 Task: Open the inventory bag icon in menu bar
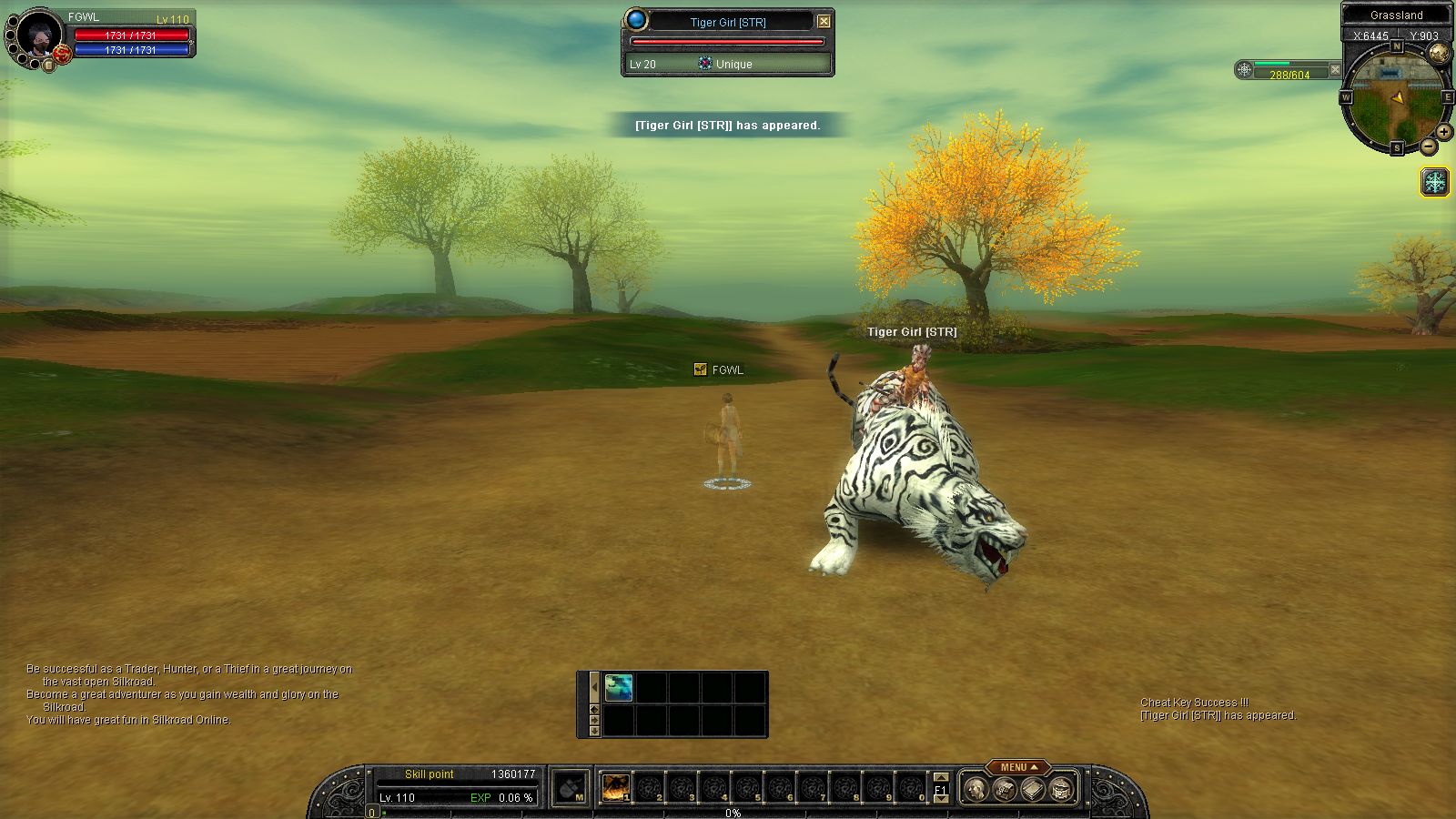tap(1004, 789)
